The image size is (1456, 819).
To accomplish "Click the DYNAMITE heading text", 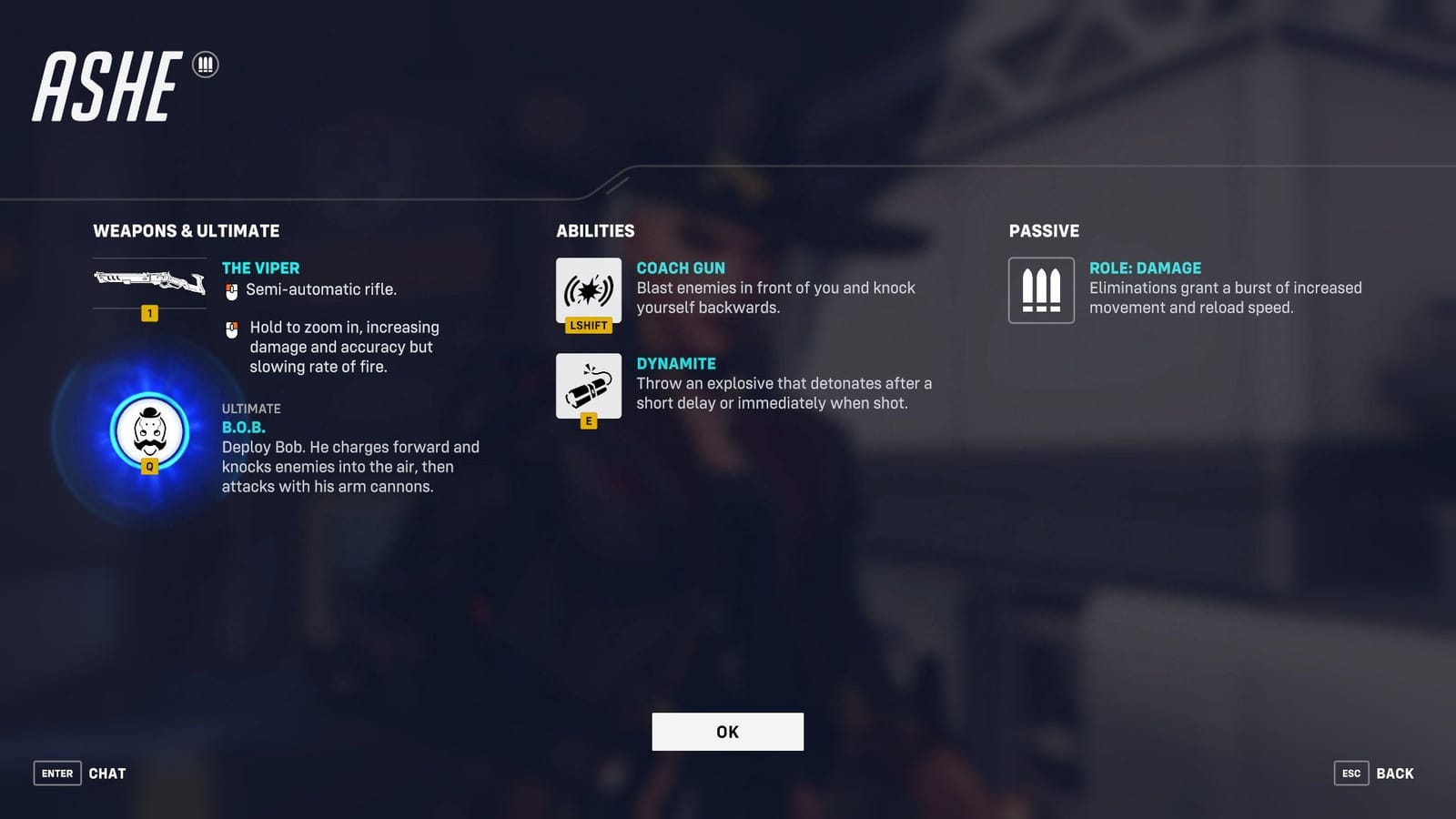I will click(x=675, y=362).
